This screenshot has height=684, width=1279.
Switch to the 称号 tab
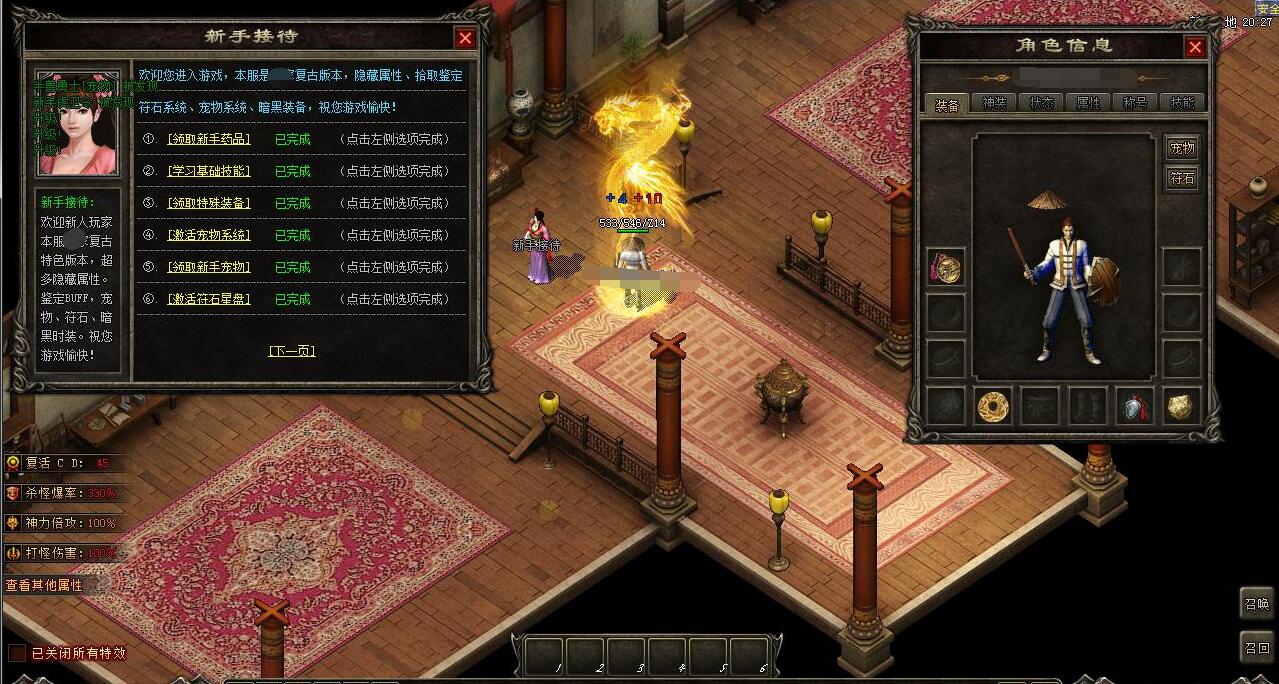coord(1135,103)
